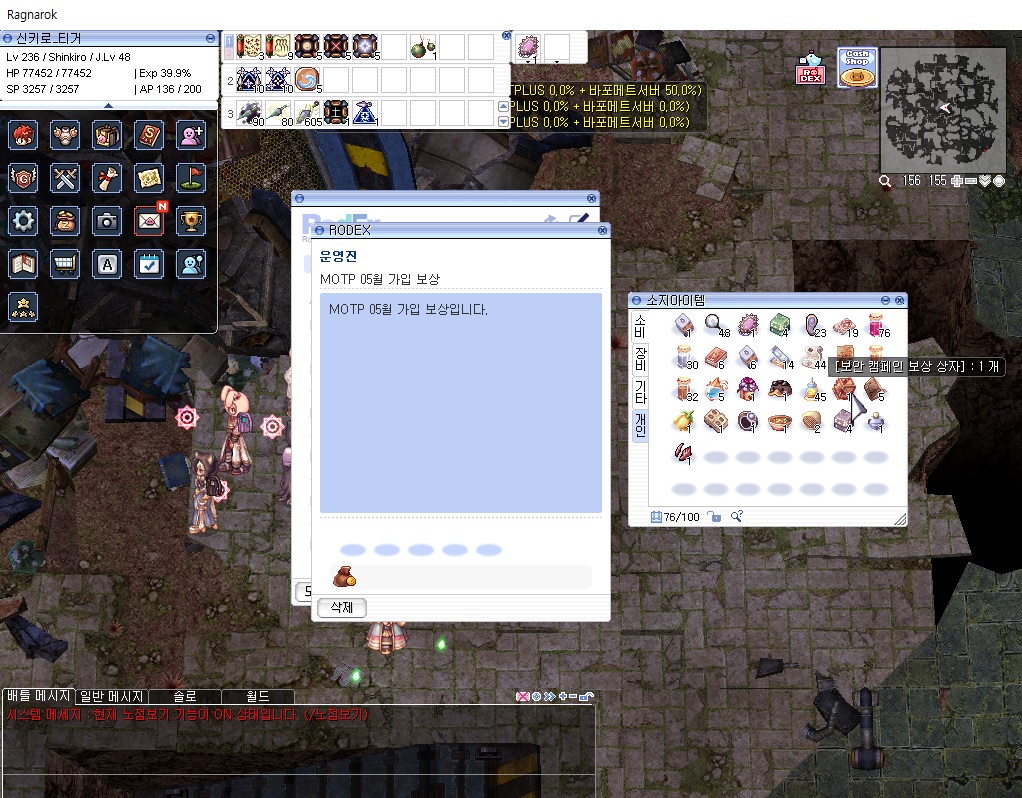The image size is (1022, 798).
Task: Select the chocolate donut item in inventory
Action: pyautogui.click(x=780, y=389)
